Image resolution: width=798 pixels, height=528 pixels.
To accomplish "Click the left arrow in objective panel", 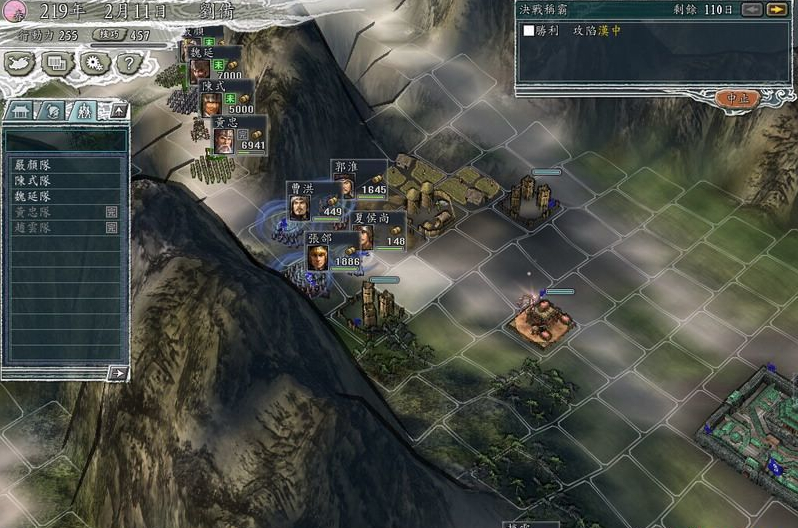I will coord(752,10).
